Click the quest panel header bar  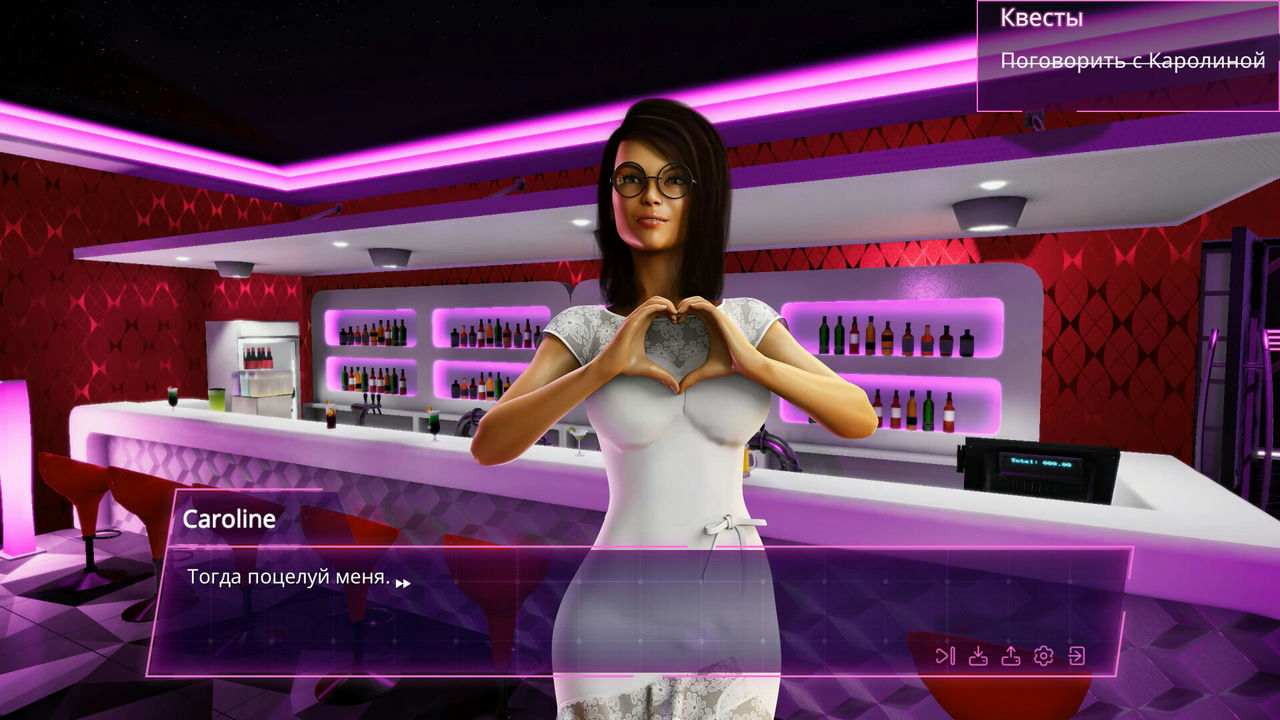click(1120, 17)
